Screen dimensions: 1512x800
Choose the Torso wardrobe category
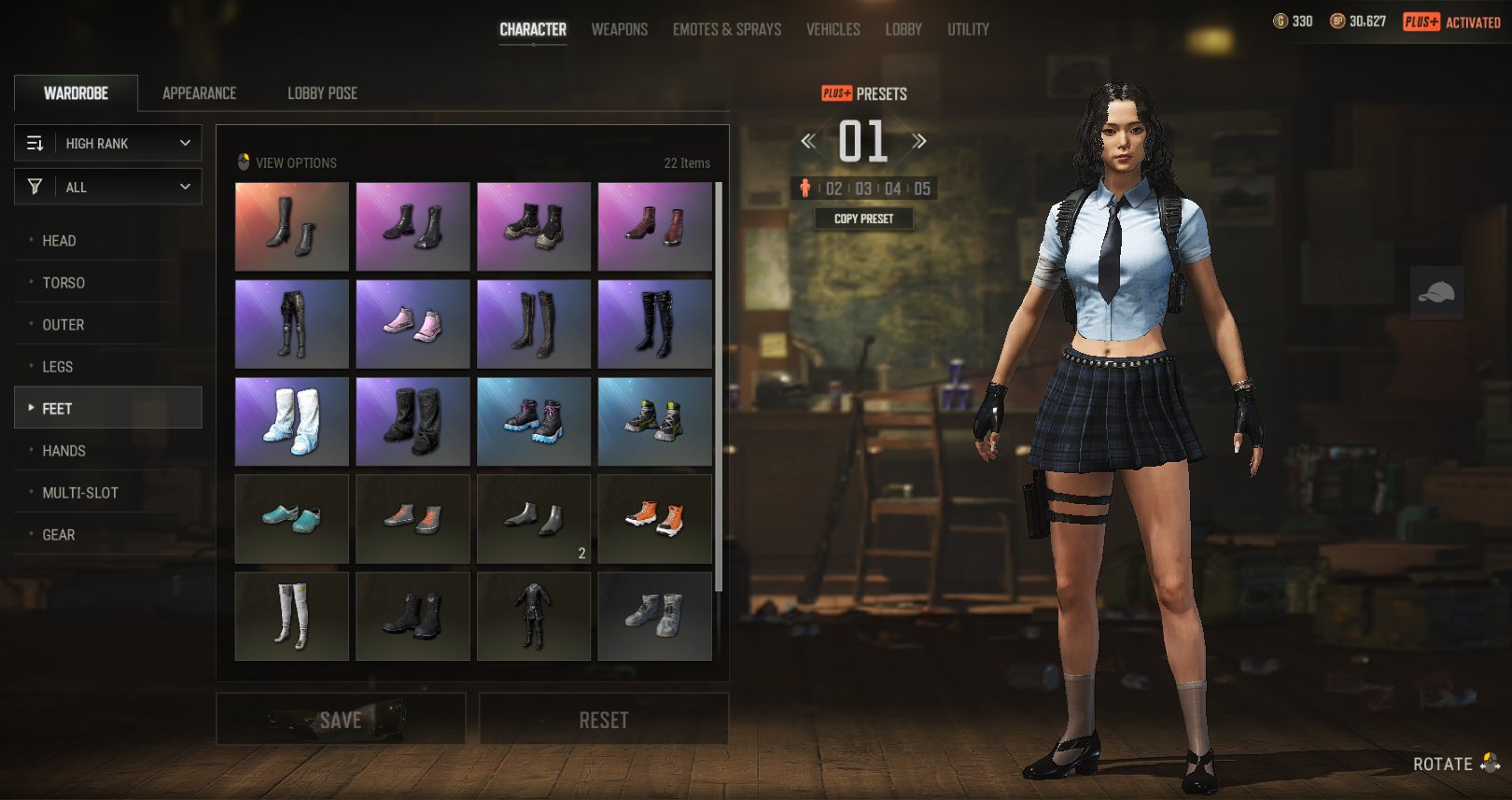coord(63,283)
